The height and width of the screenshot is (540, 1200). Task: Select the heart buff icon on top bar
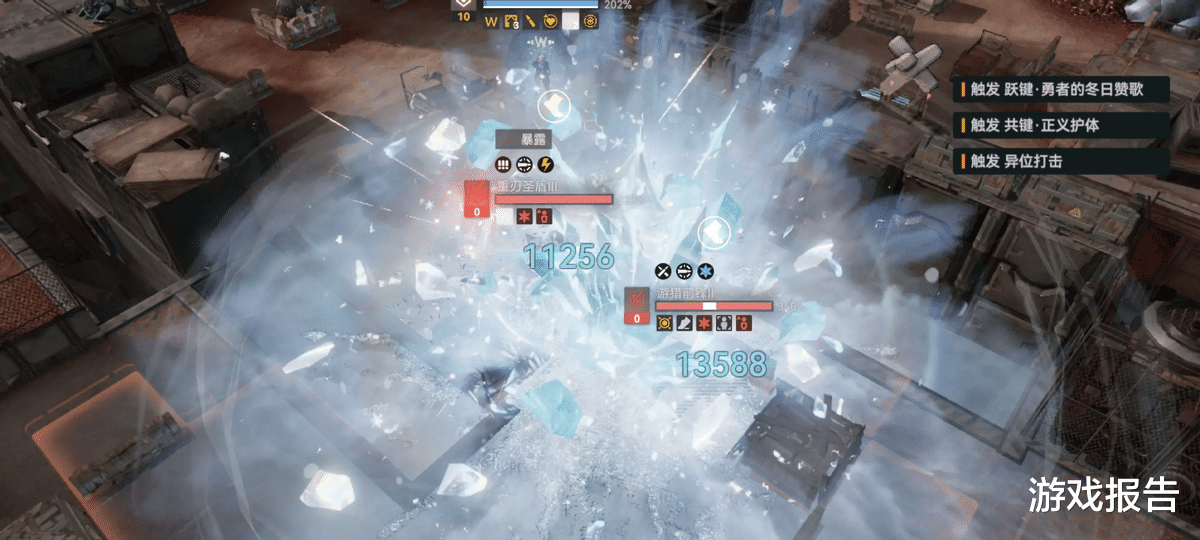pos(550,21)
